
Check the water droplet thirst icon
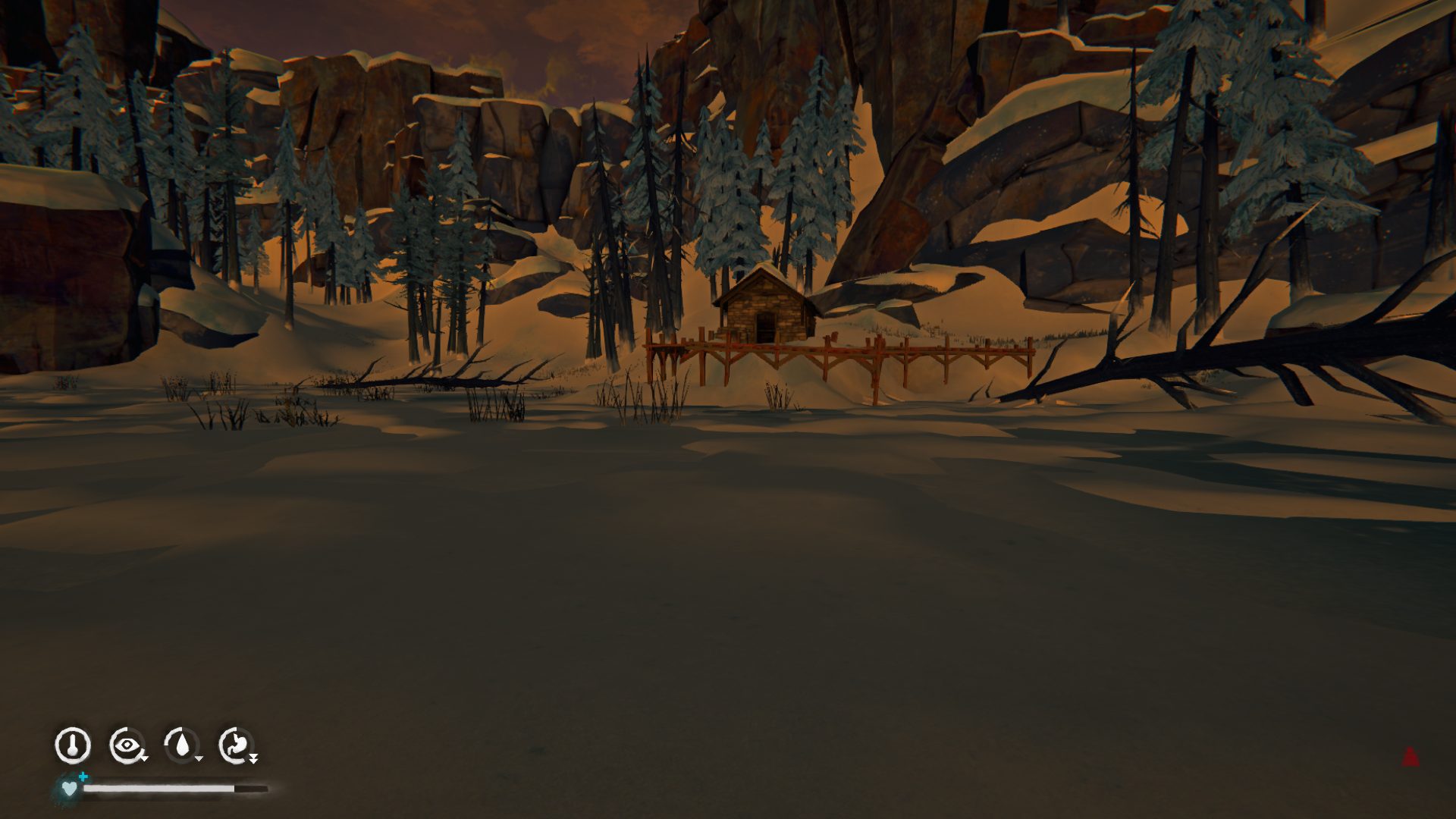182,745
